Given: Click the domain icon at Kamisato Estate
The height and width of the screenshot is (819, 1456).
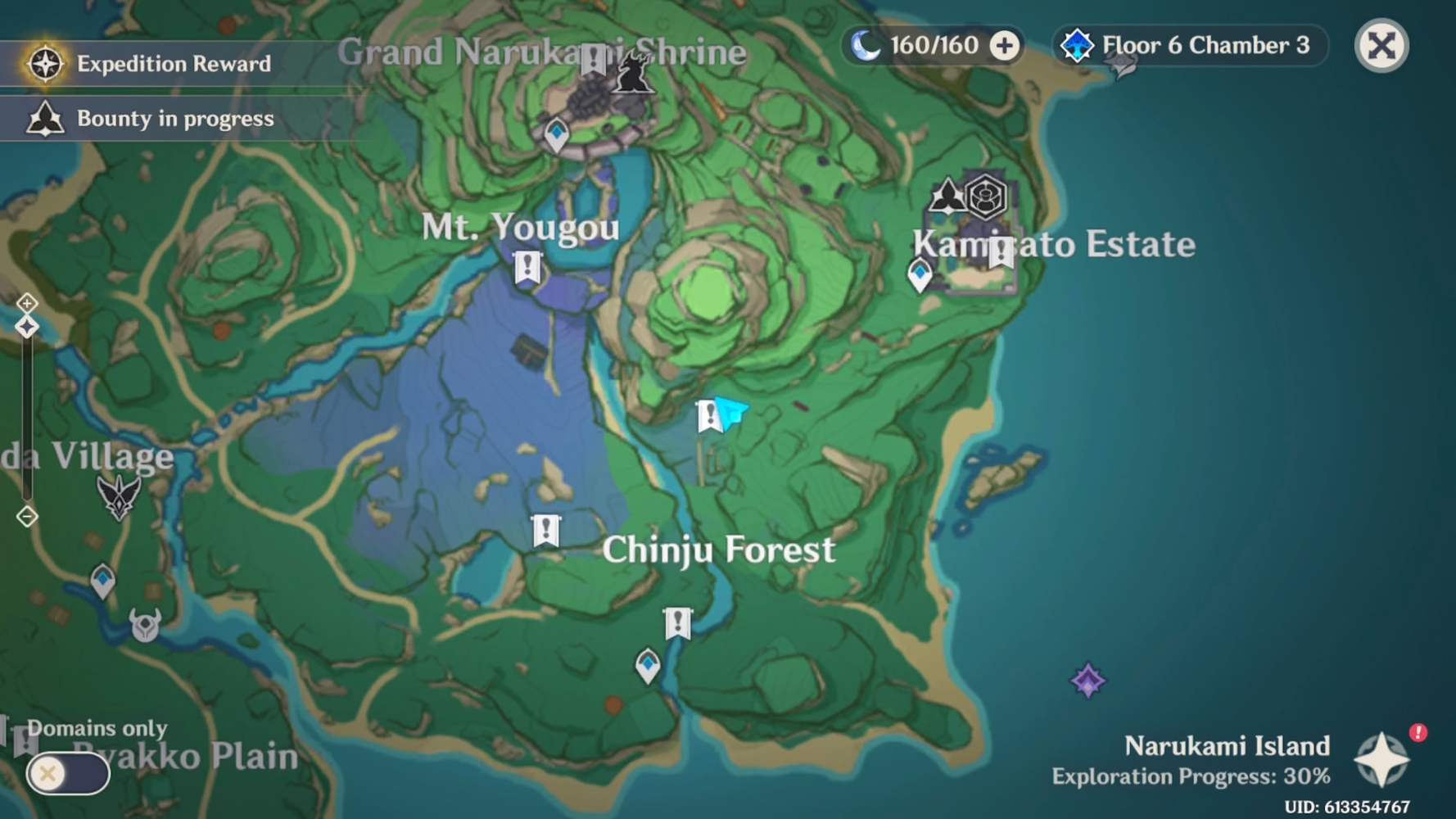Looking at the screenshot, I should pyautogui.click(x=987, y=197).
